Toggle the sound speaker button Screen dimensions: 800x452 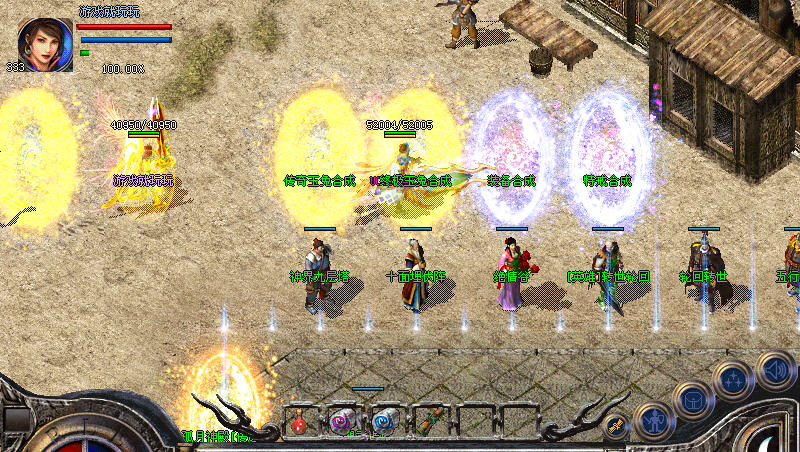(775, 369)
